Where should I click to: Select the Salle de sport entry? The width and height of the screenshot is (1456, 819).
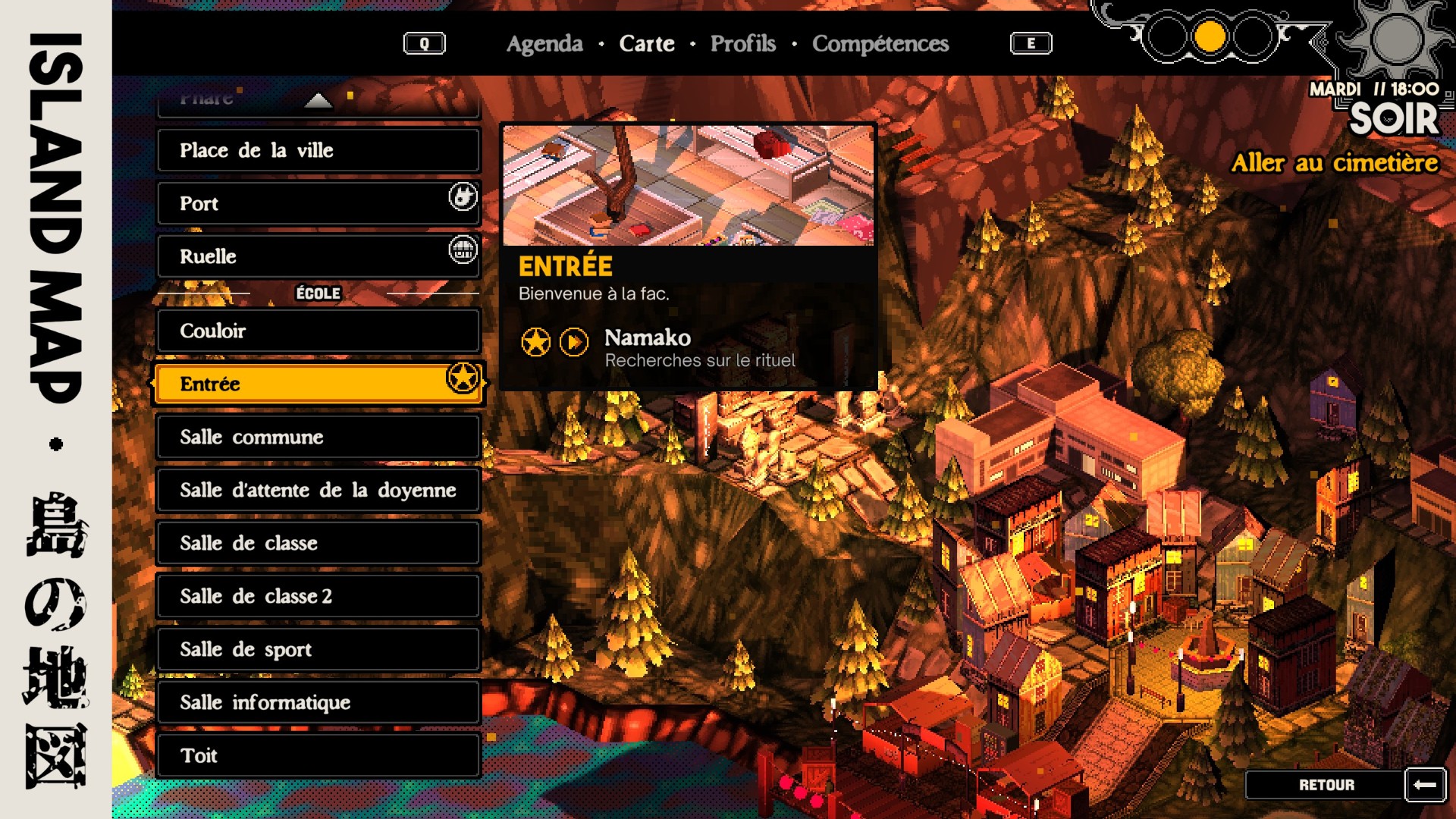[318, 649]
